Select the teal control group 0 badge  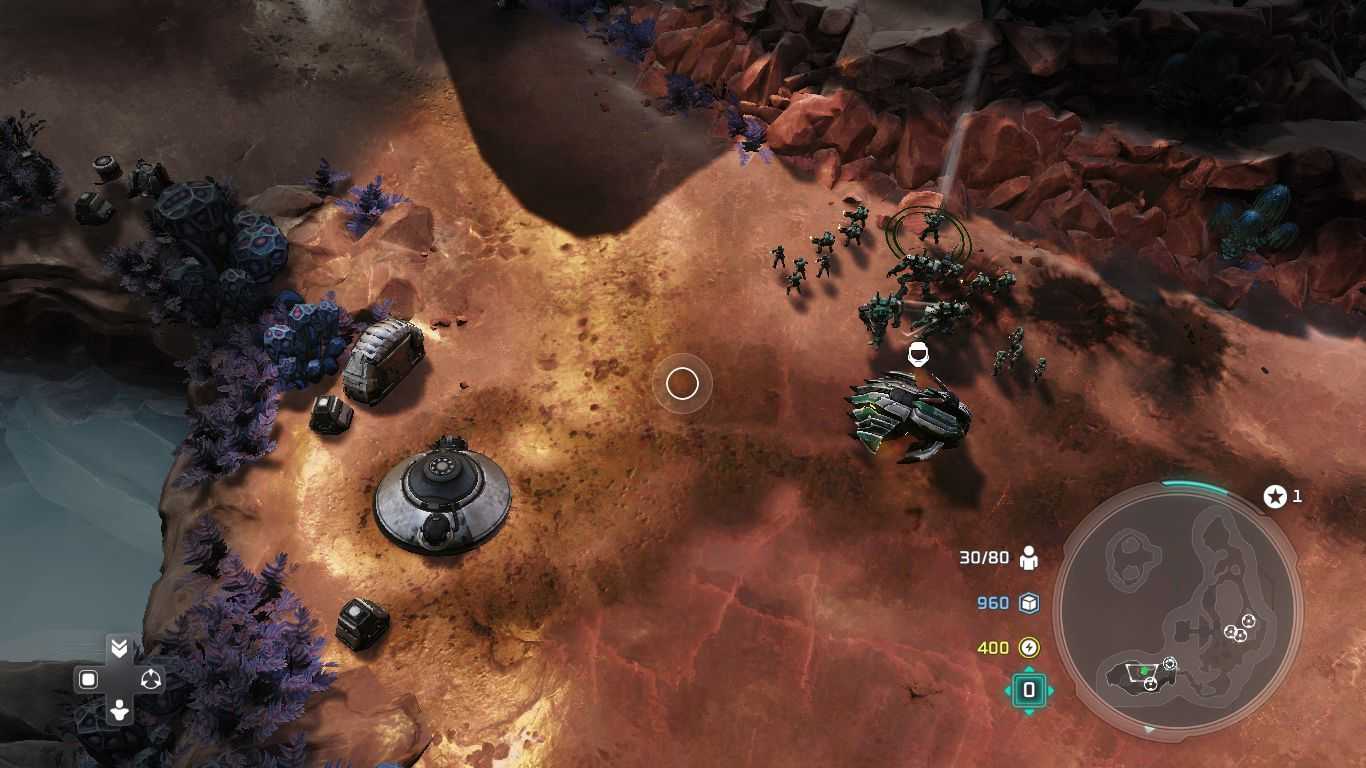tap(1029, 690)
